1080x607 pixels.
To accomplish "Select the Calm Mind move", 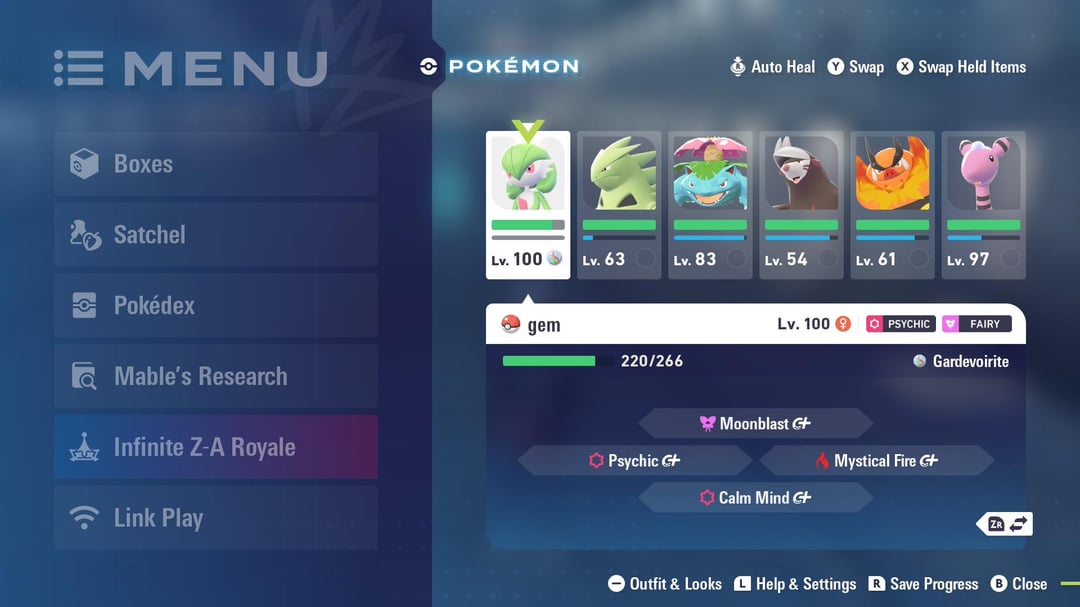I will (755, 498).
